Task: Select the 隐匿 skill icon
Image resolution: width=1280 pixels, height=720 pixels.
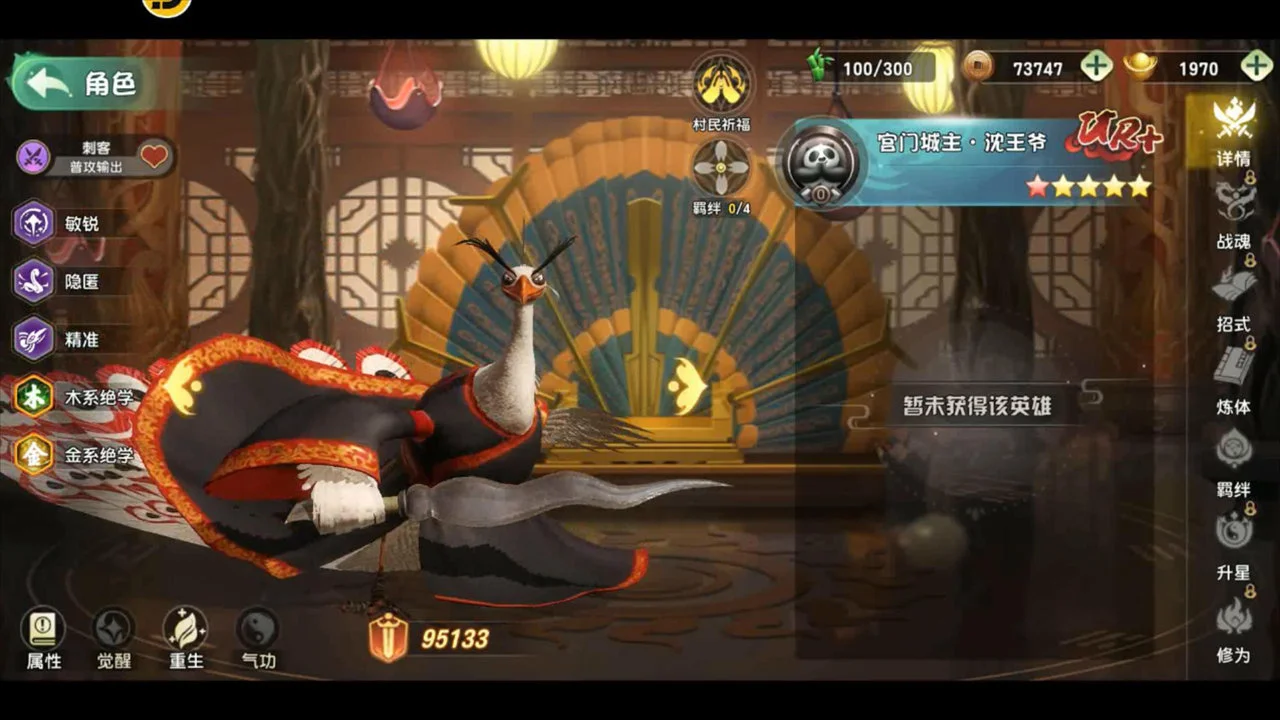Action: click(x=33, y=281)
